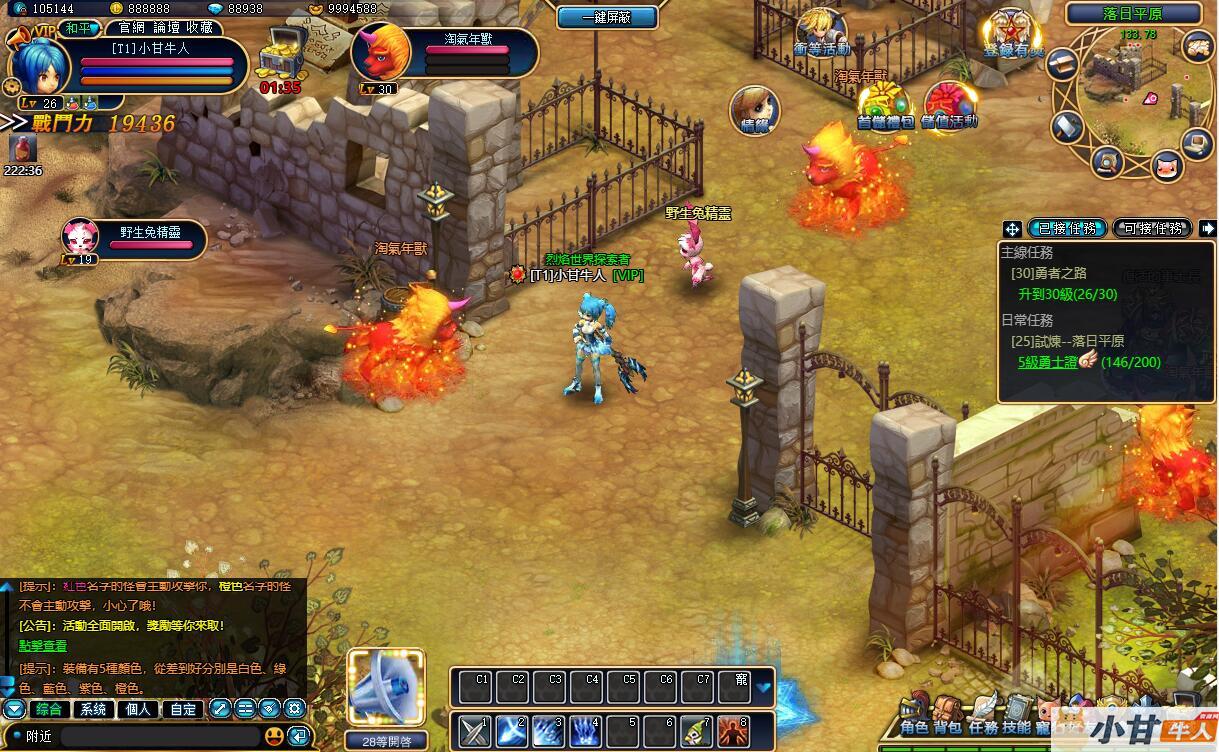Screen dimensions: 1219x752
Task: Click the 點擊查看 link in chat
Action: (43, 646)
